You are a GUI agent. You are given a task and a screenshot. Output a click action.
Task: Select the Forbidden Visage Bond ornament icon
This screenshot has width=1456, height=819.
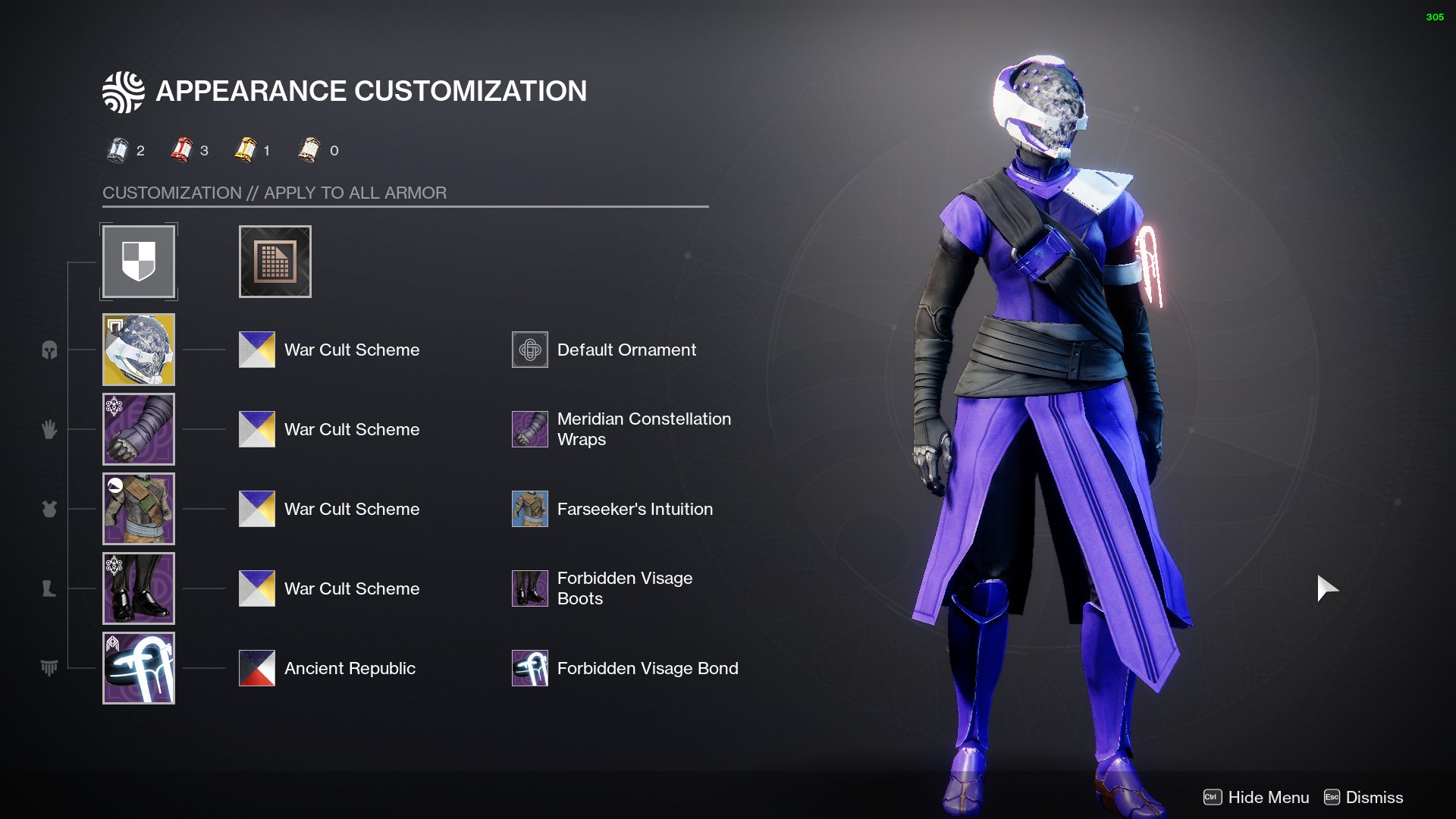530,668
